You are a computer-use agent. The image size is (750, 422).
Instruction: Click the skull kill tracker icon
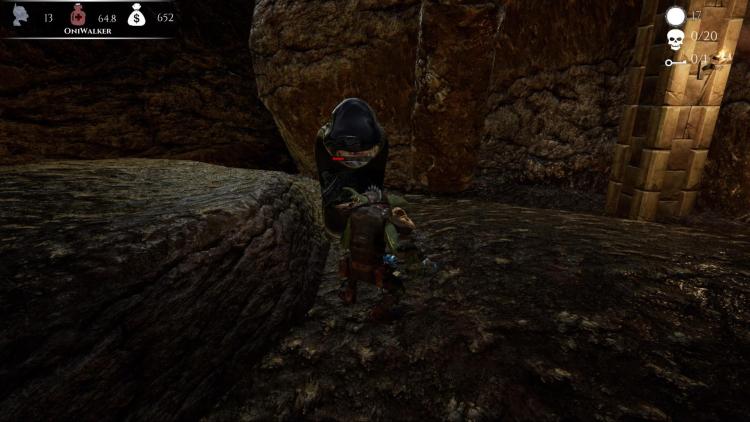coord(676,39)
